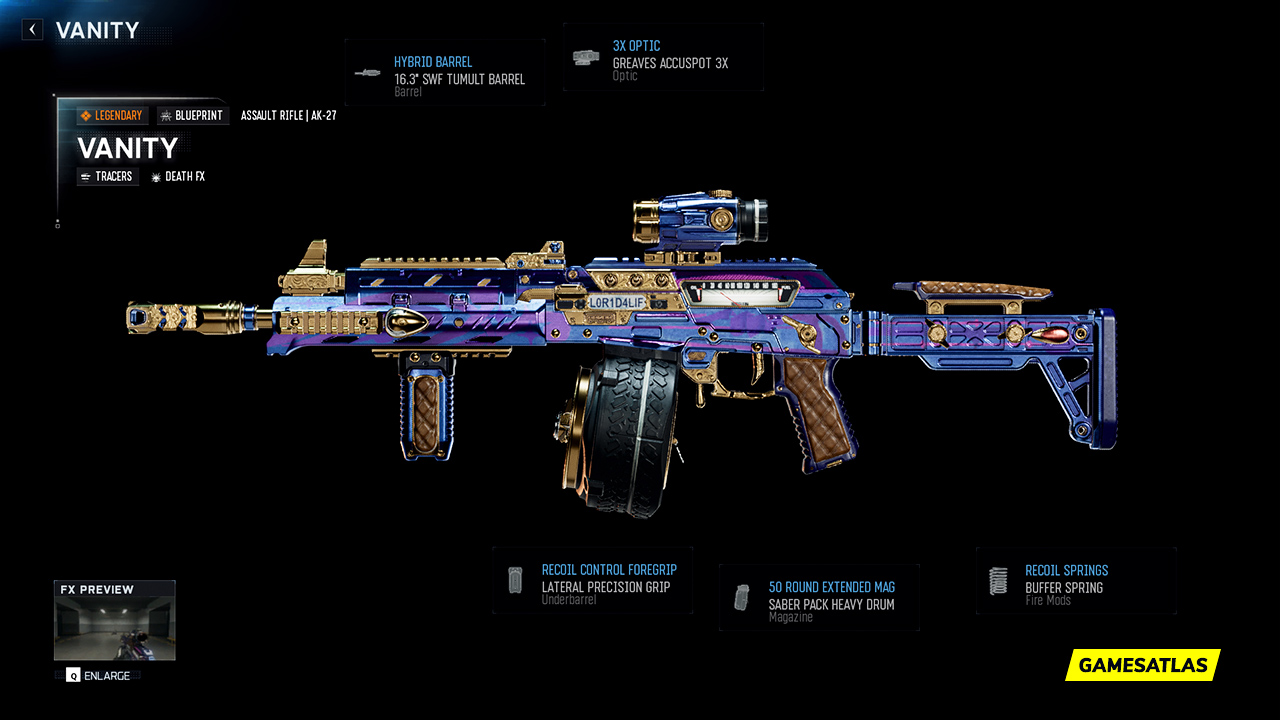Switch to the Assault Rifle AK-27 tab

click(288, 114)
